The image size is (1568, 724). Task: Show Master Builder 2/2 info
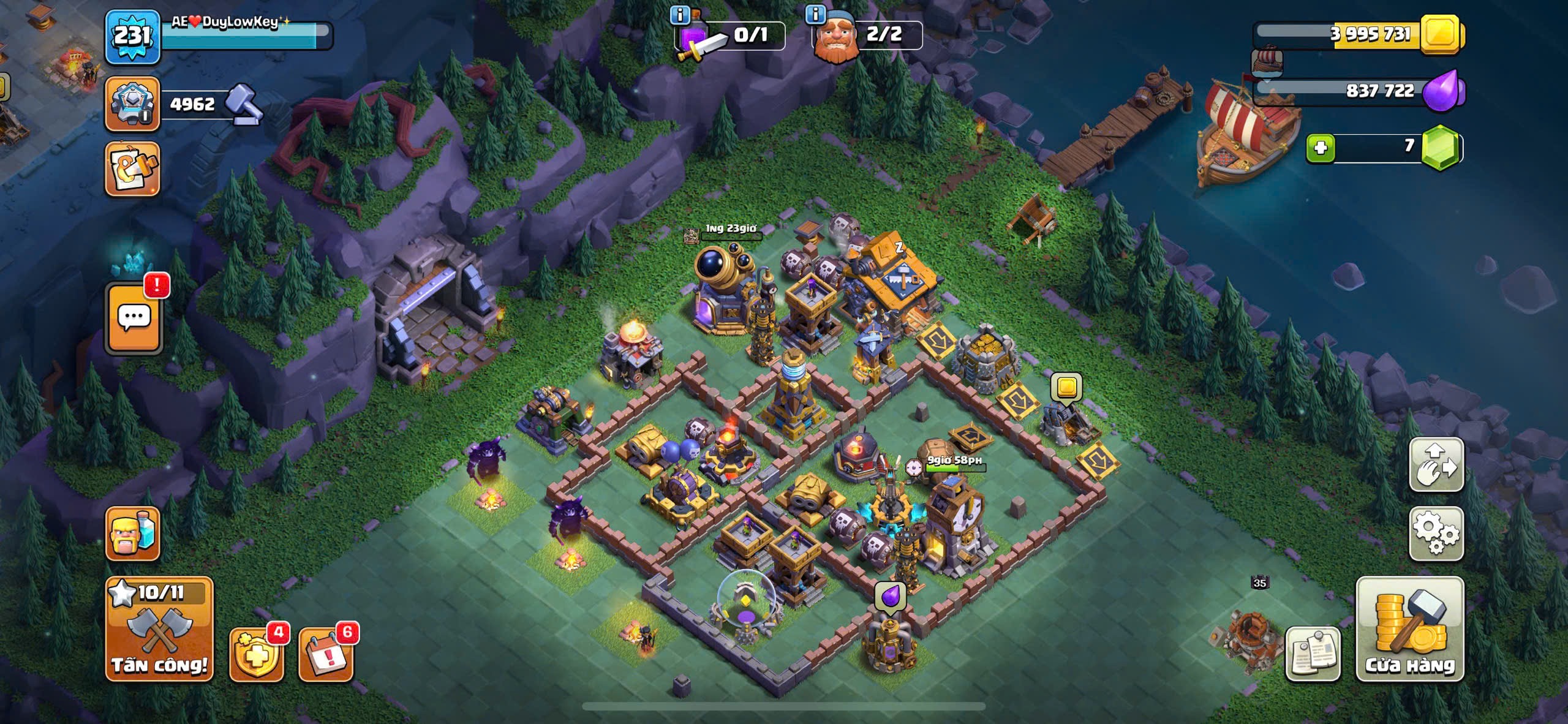point(815,15)
